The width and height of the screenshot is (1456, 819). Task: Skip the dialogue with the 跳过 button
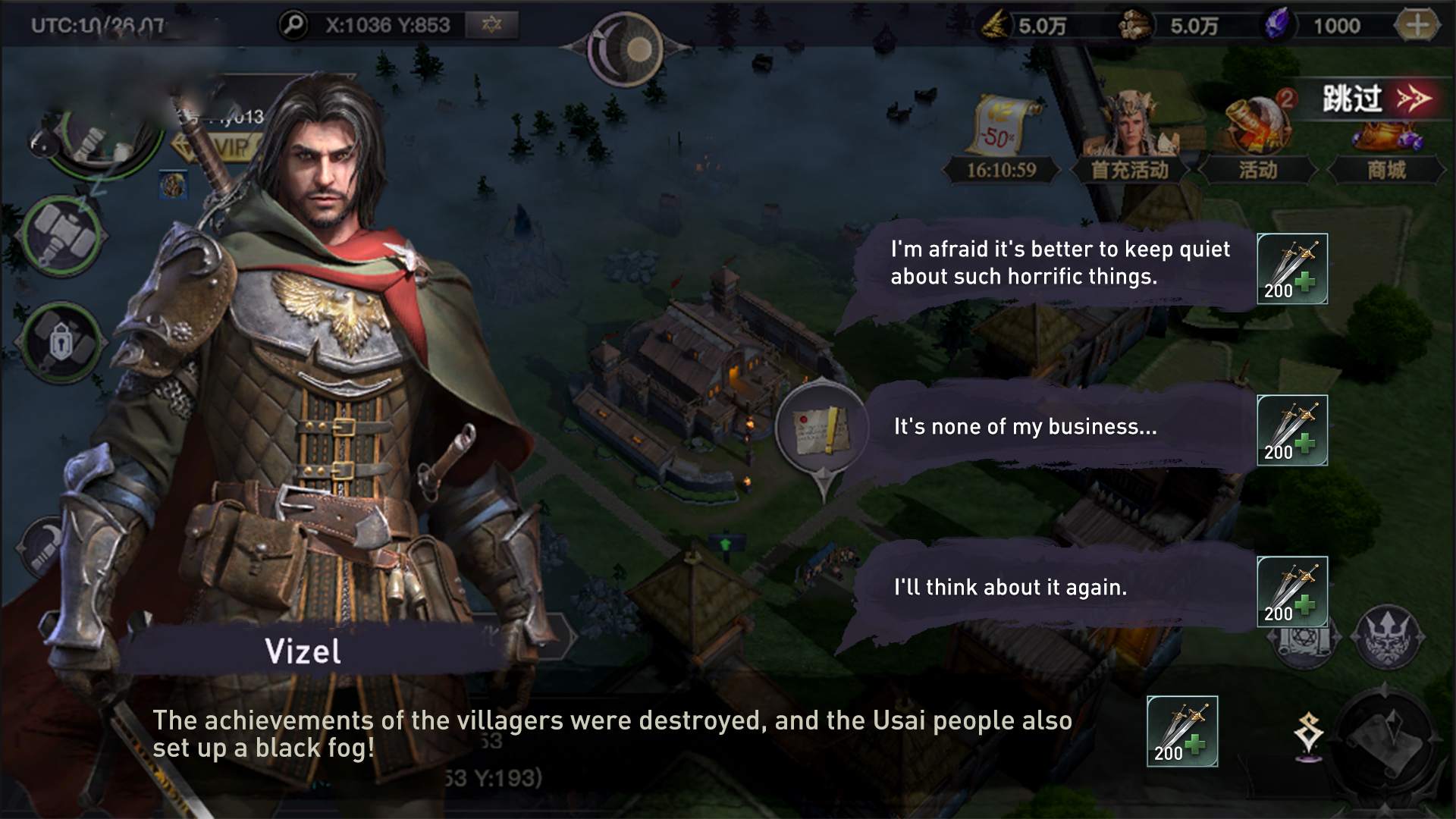[1375, 99]
